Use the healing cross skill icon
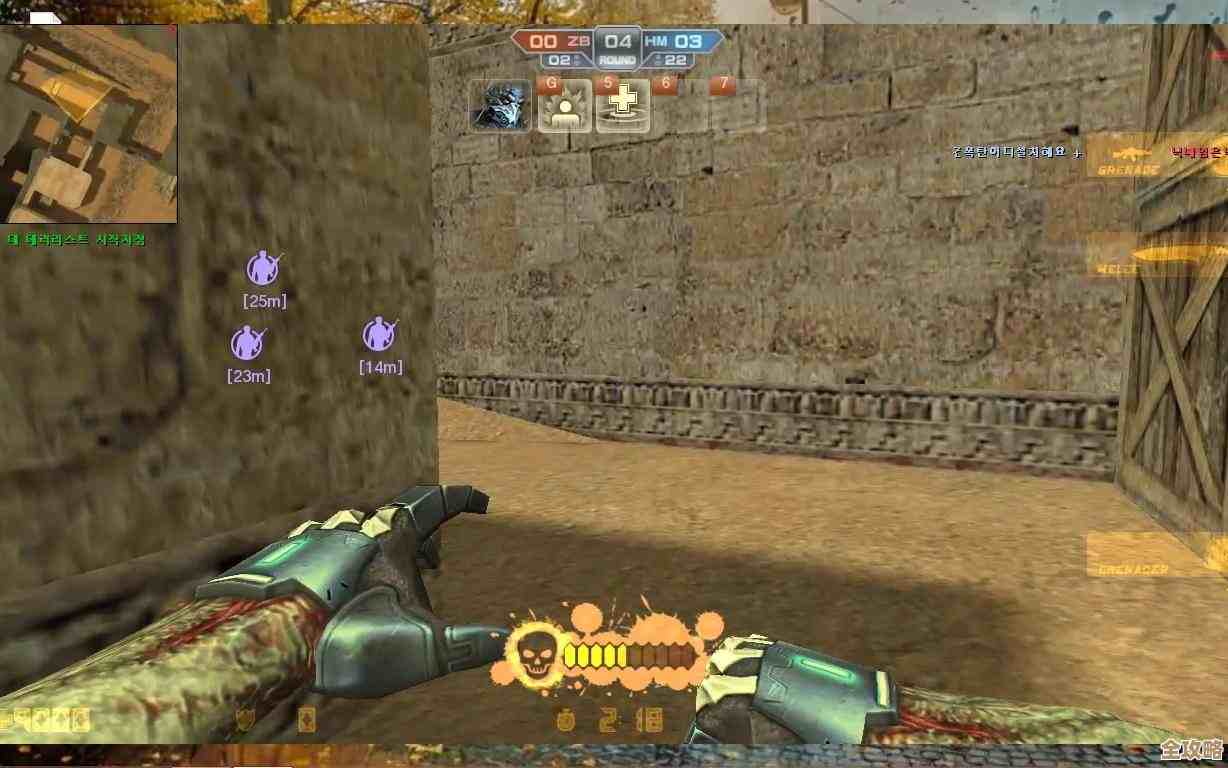Screen dimensions: 1228x768 [x=623, y=106]
